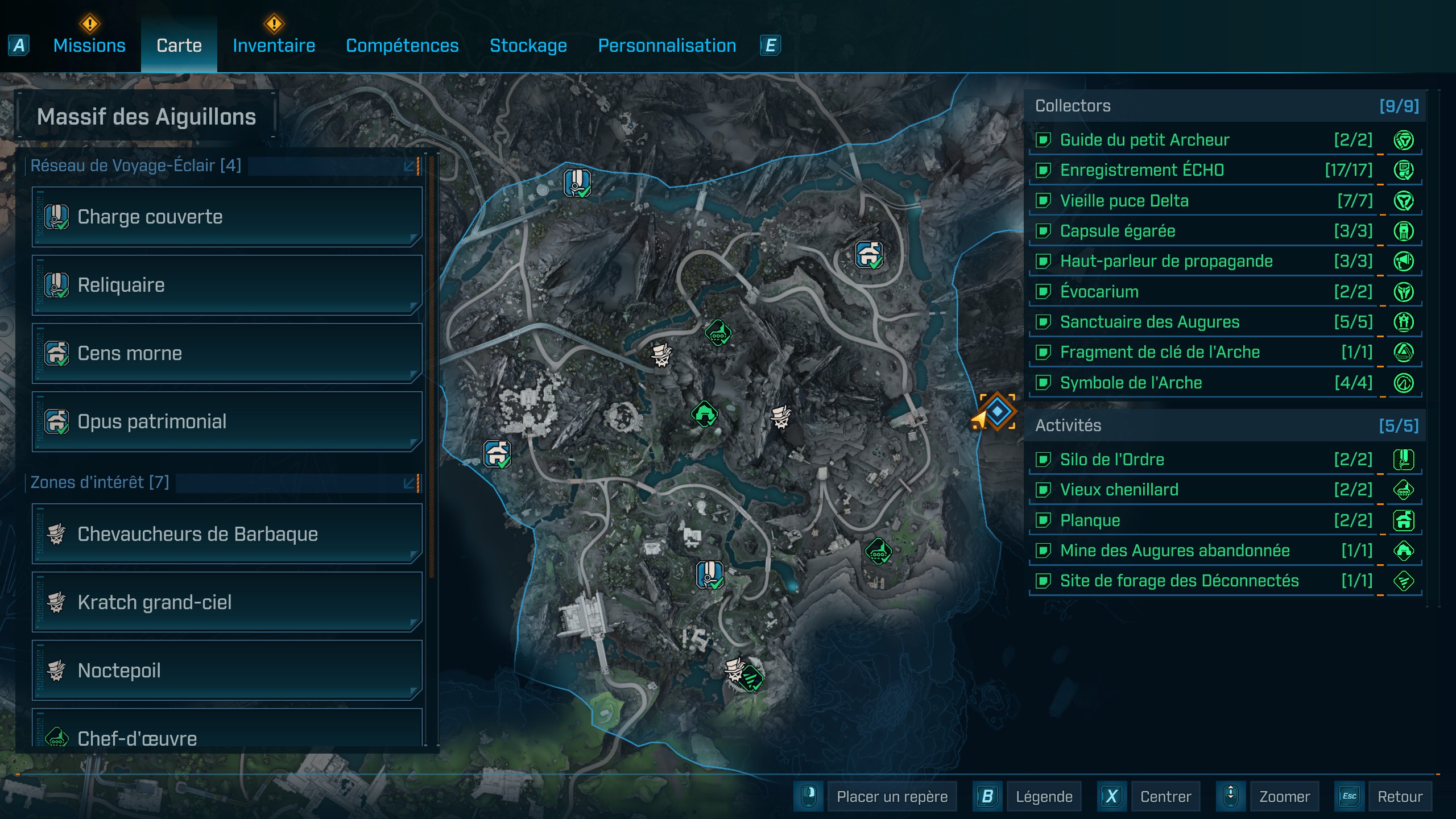
Task: Toggle tracking for Mine des Augures abandonnée
Action: (x=1044, y=551)
